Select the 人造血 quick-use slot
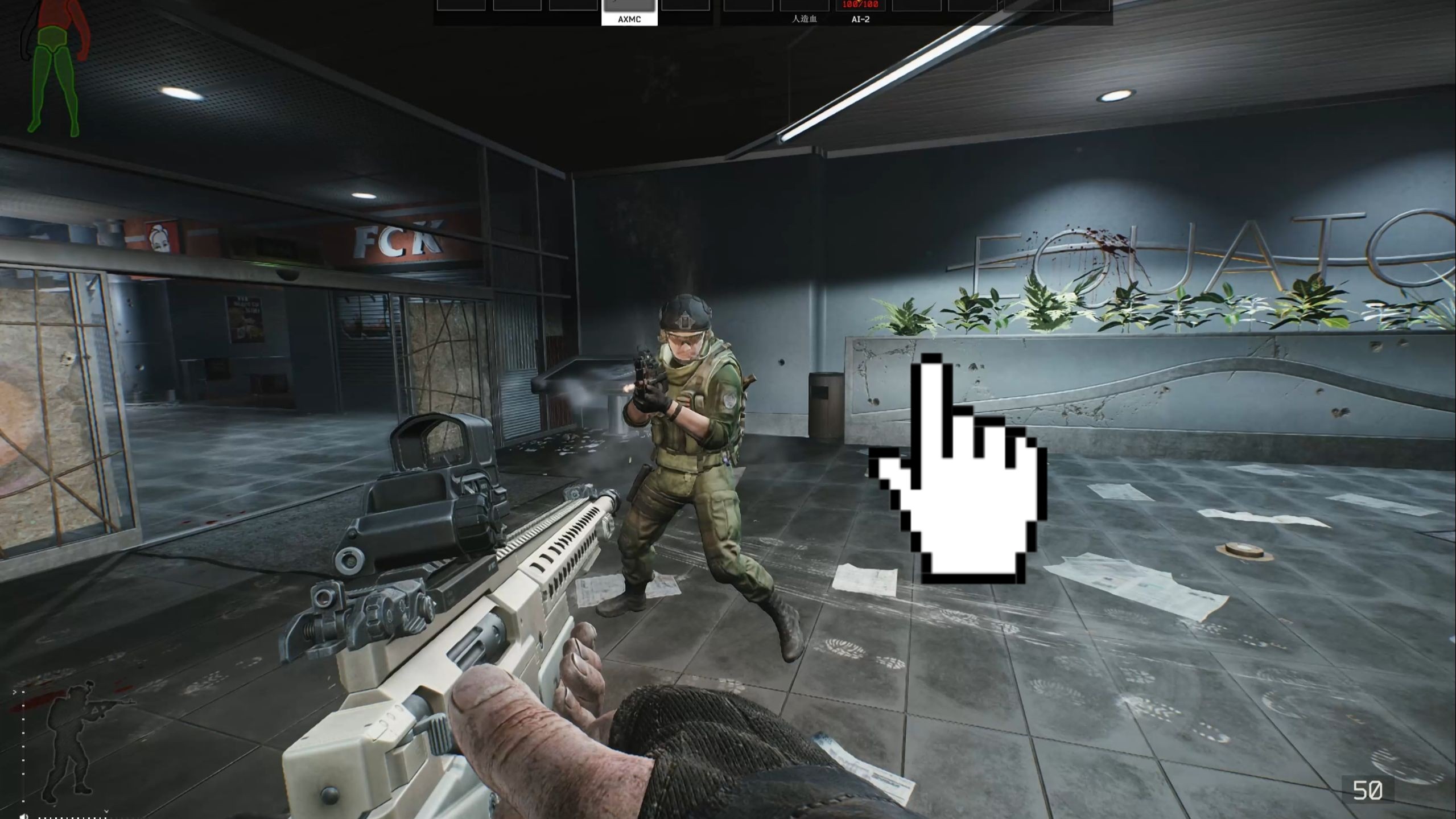 804,11
